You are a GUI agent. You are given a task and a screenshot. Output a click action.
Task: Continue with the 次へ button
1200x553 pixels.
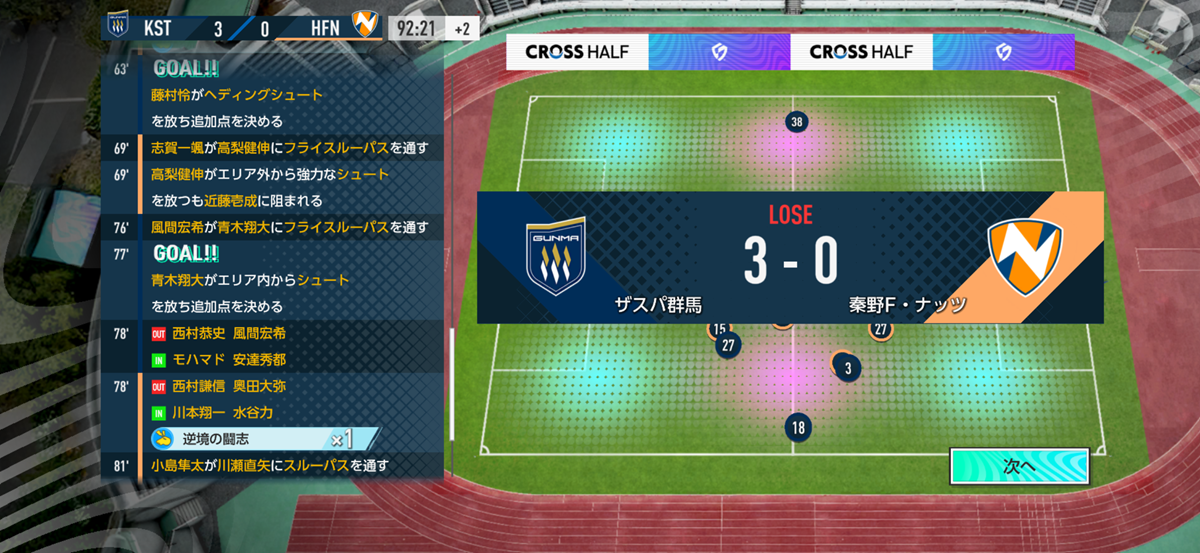1018,466
